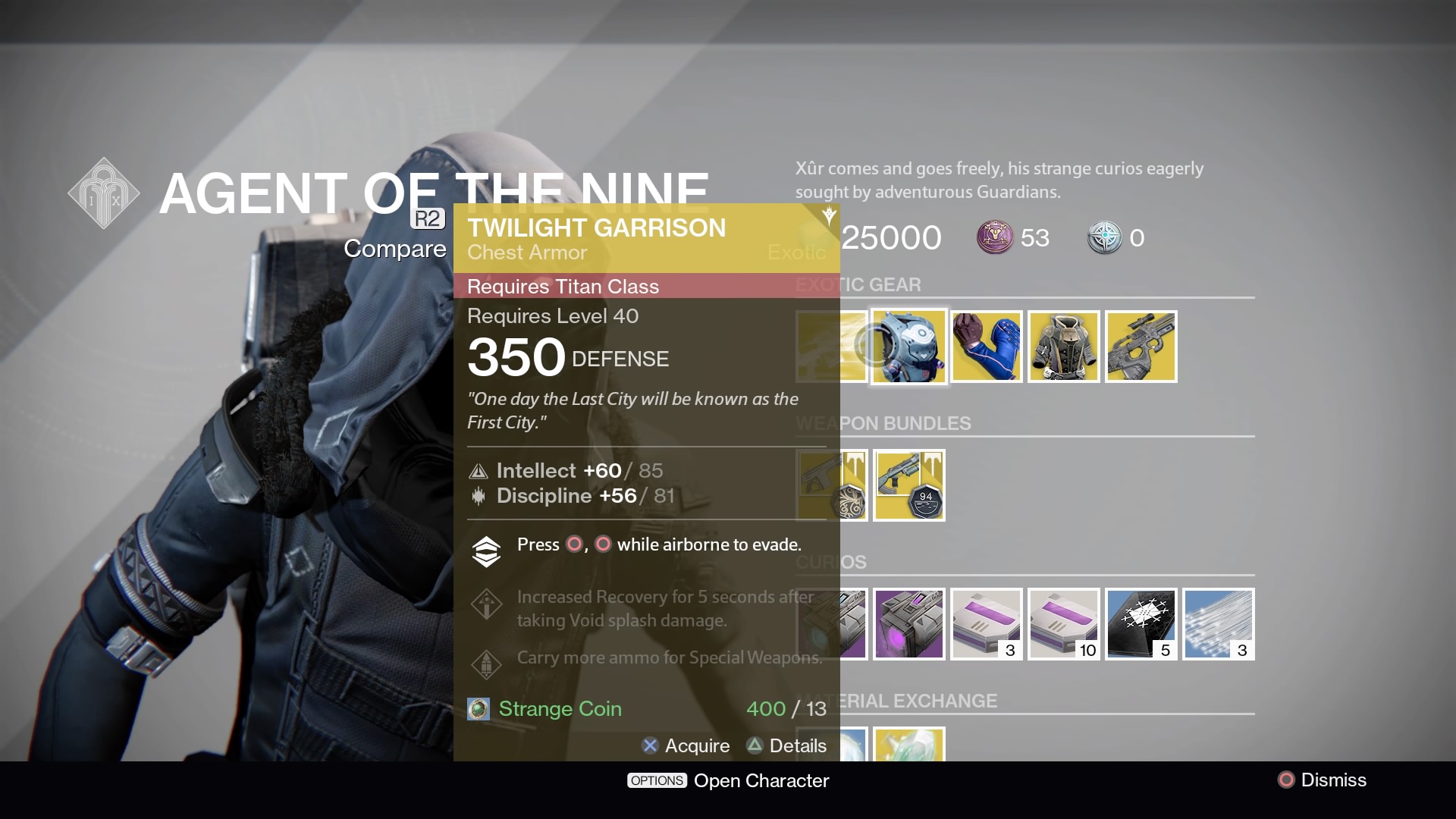Toggle the airborne evade perk icon
1456x819 pixels.
tap(485, 551)
